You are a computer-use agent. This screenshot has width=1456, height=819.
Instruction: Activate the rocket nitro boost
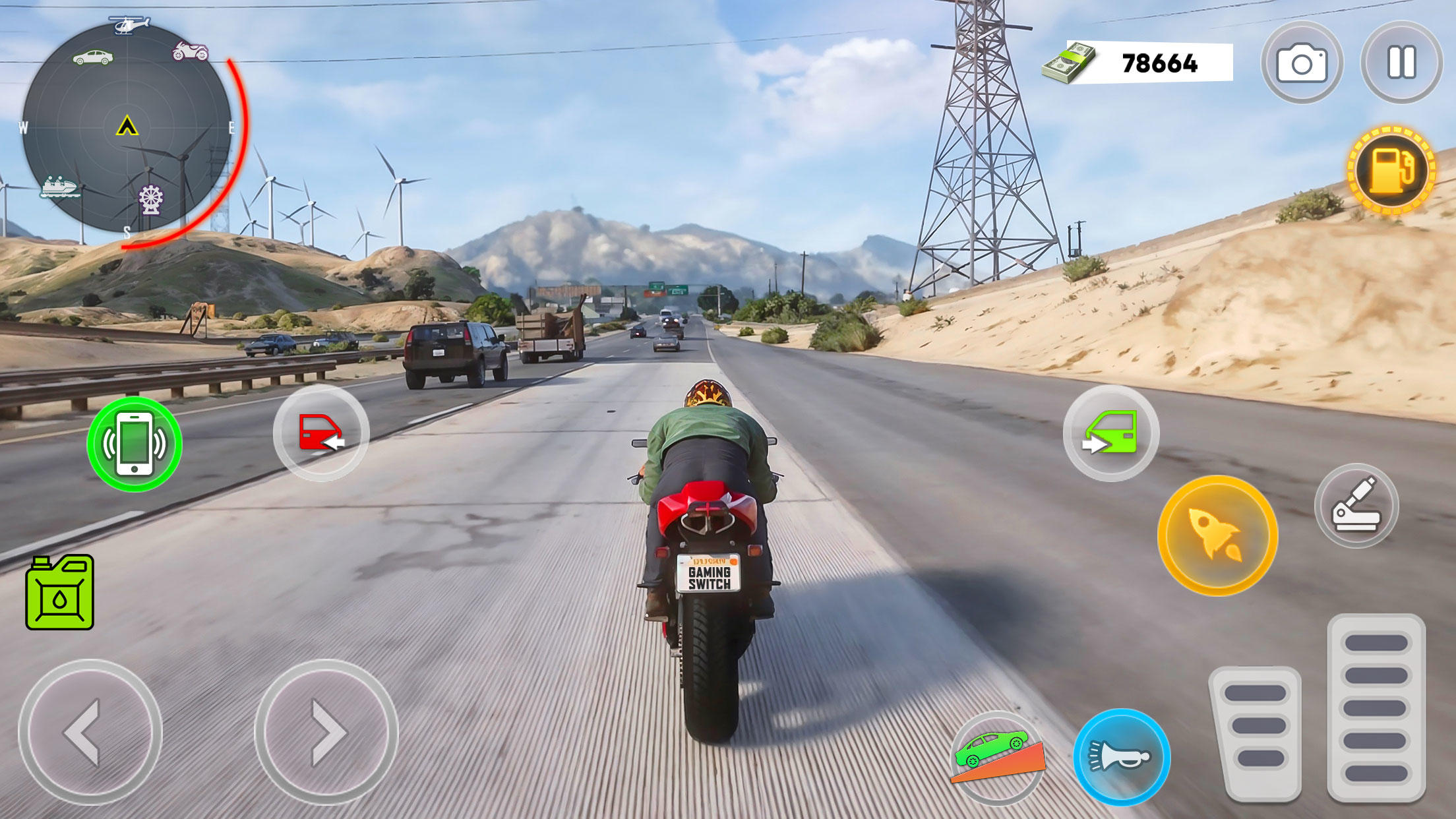[1217, 535]
